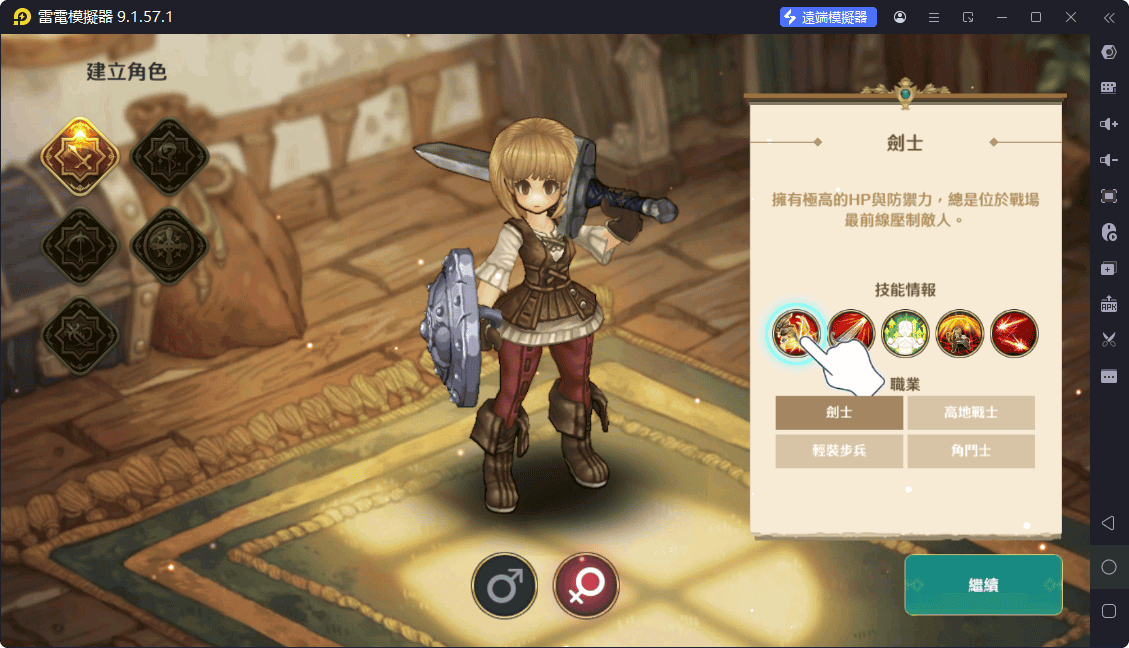Choose the 高地戰士 job button
Screen dimensions: 1129x648
click(971, 412)
